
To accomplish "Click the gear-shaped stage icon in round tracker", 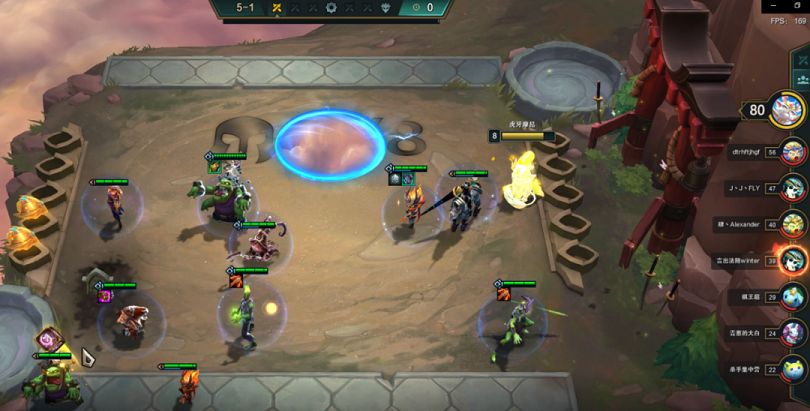I will tap(331, 8).
